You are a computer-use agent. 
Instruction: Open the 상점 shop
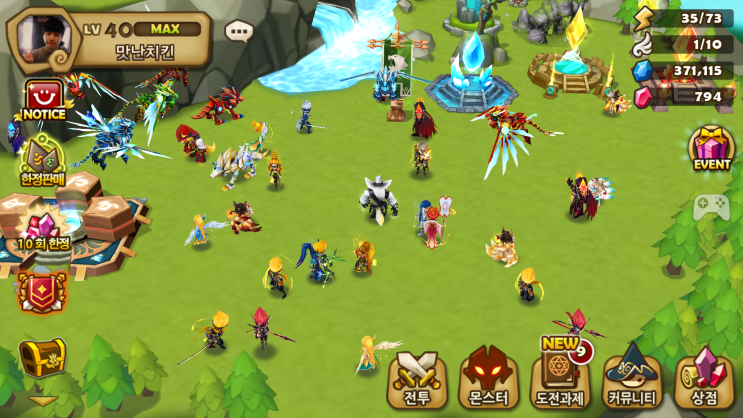coord(705,379)
